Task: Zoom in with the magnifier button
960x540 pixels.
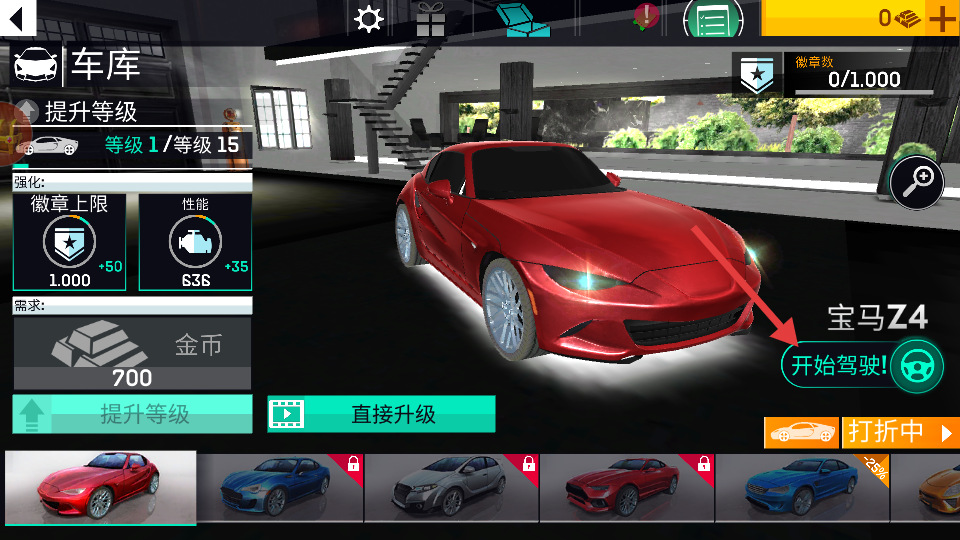Action: (916, 182)
